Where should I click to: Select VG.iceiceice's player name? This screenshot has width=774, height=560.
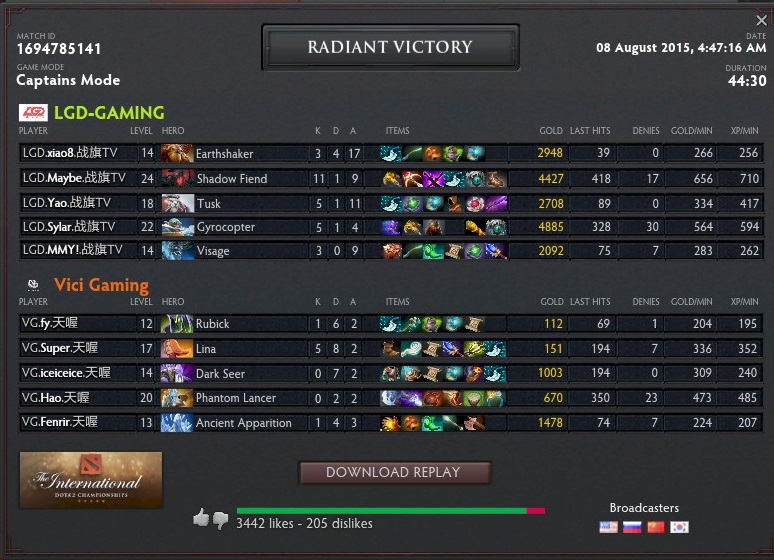point(69,373)
